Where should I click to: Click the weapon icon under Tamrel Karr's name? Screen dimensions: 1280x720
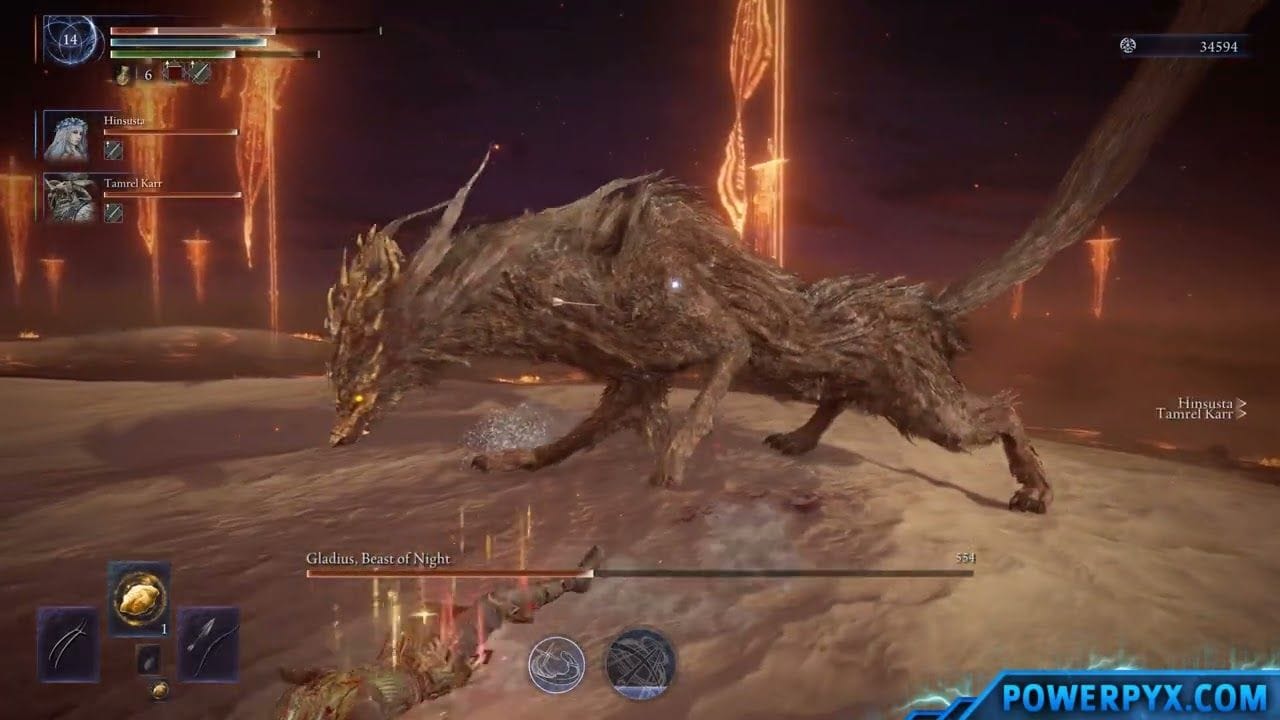click(113, 212)
